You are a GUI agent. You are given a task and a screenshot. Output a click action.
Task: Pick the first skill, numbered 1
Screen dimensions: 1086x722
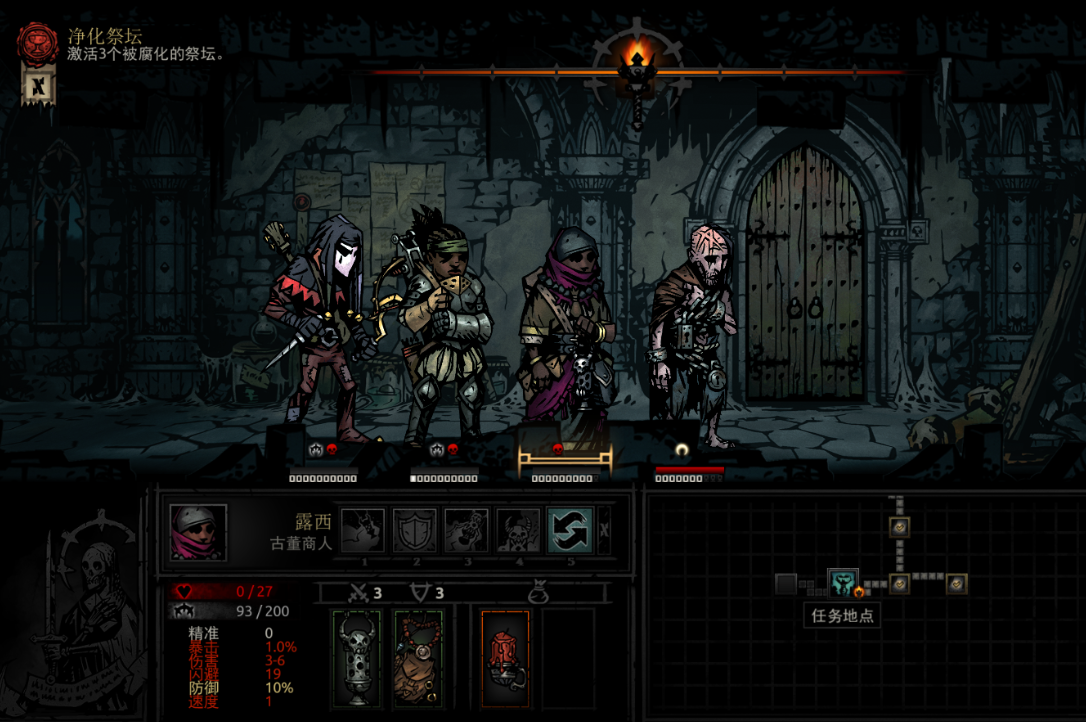coord(362,530)
